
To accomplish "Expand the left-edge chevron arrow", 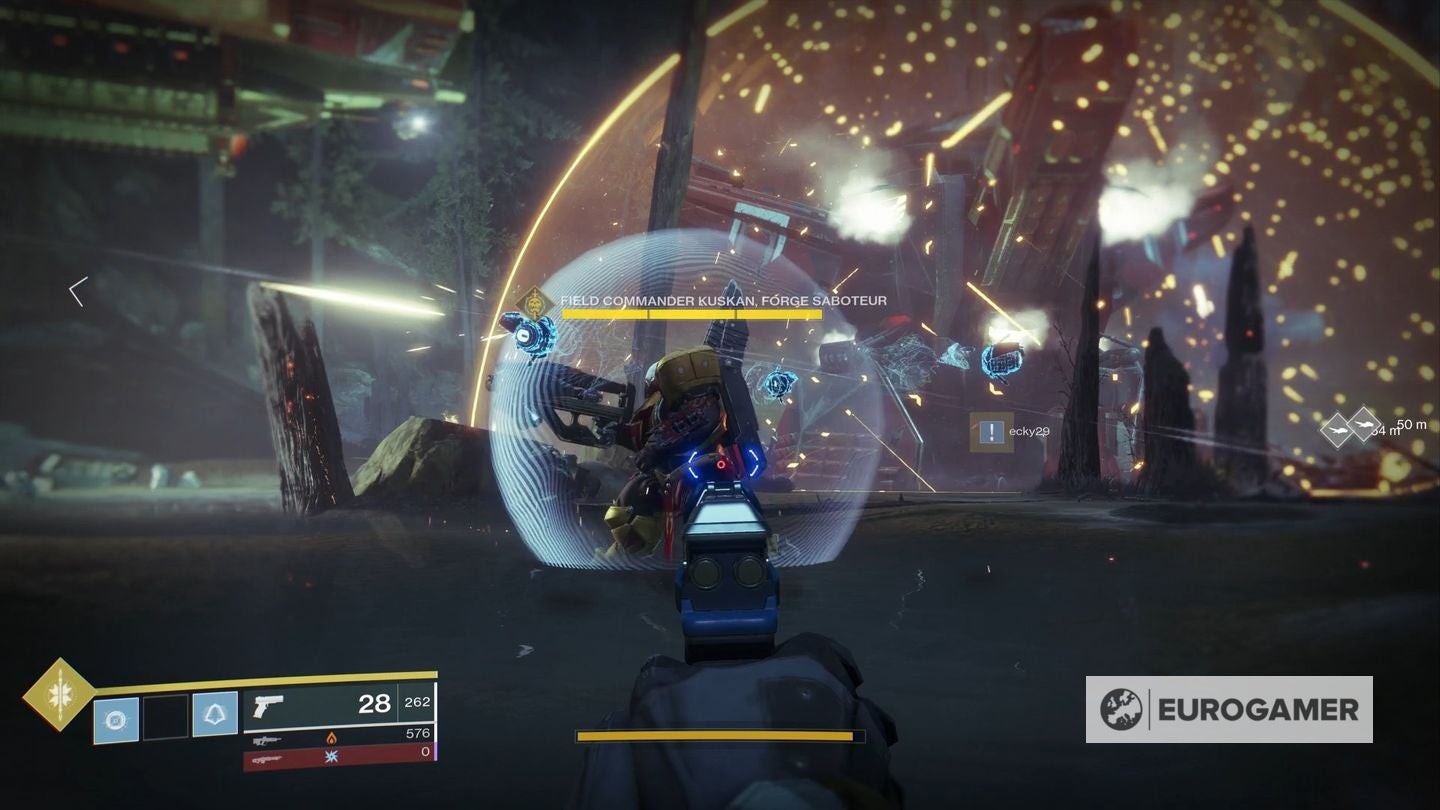I will (76, 291).
